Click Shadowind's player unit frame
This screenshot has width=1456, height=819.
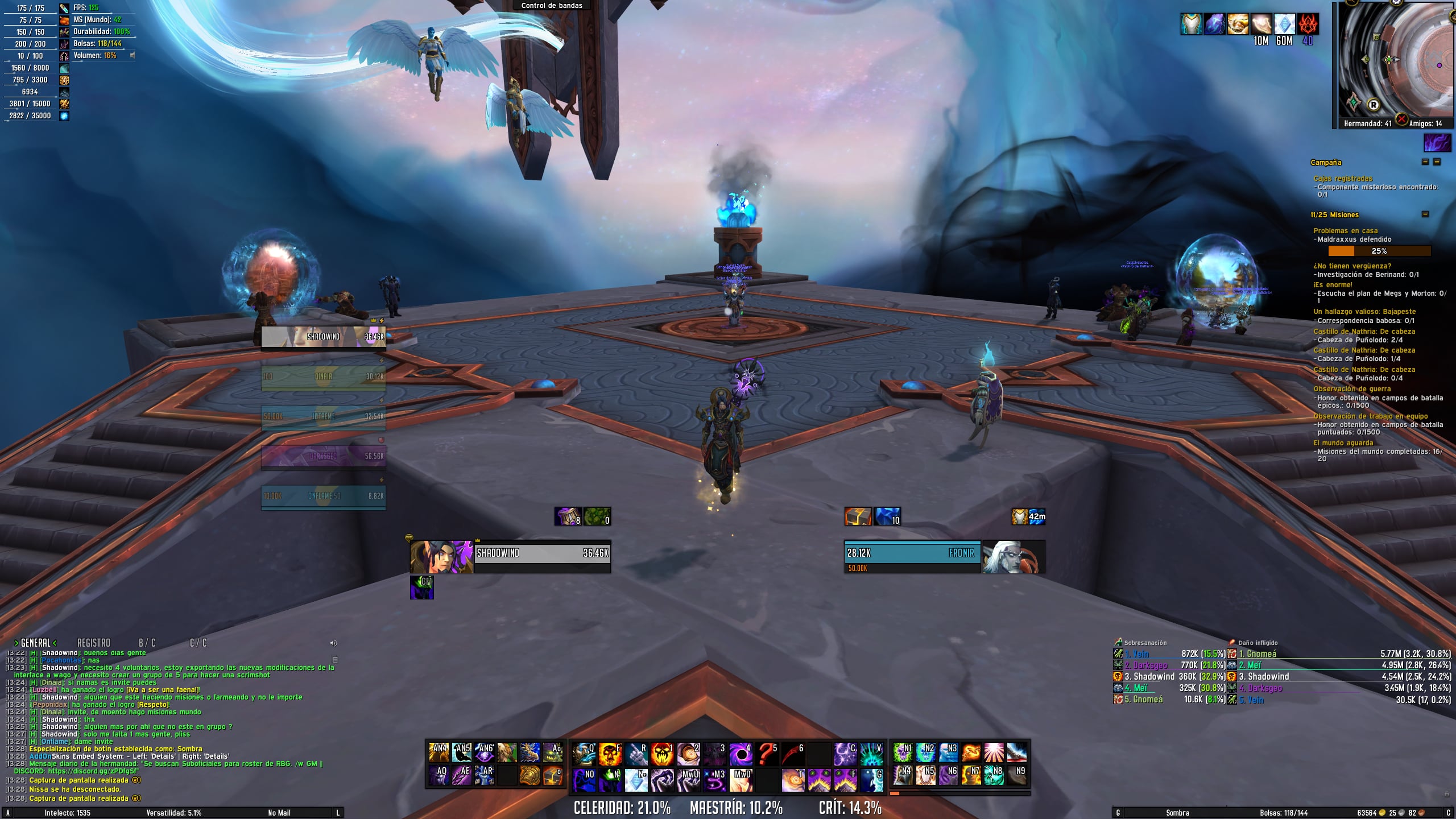(542, 557)
